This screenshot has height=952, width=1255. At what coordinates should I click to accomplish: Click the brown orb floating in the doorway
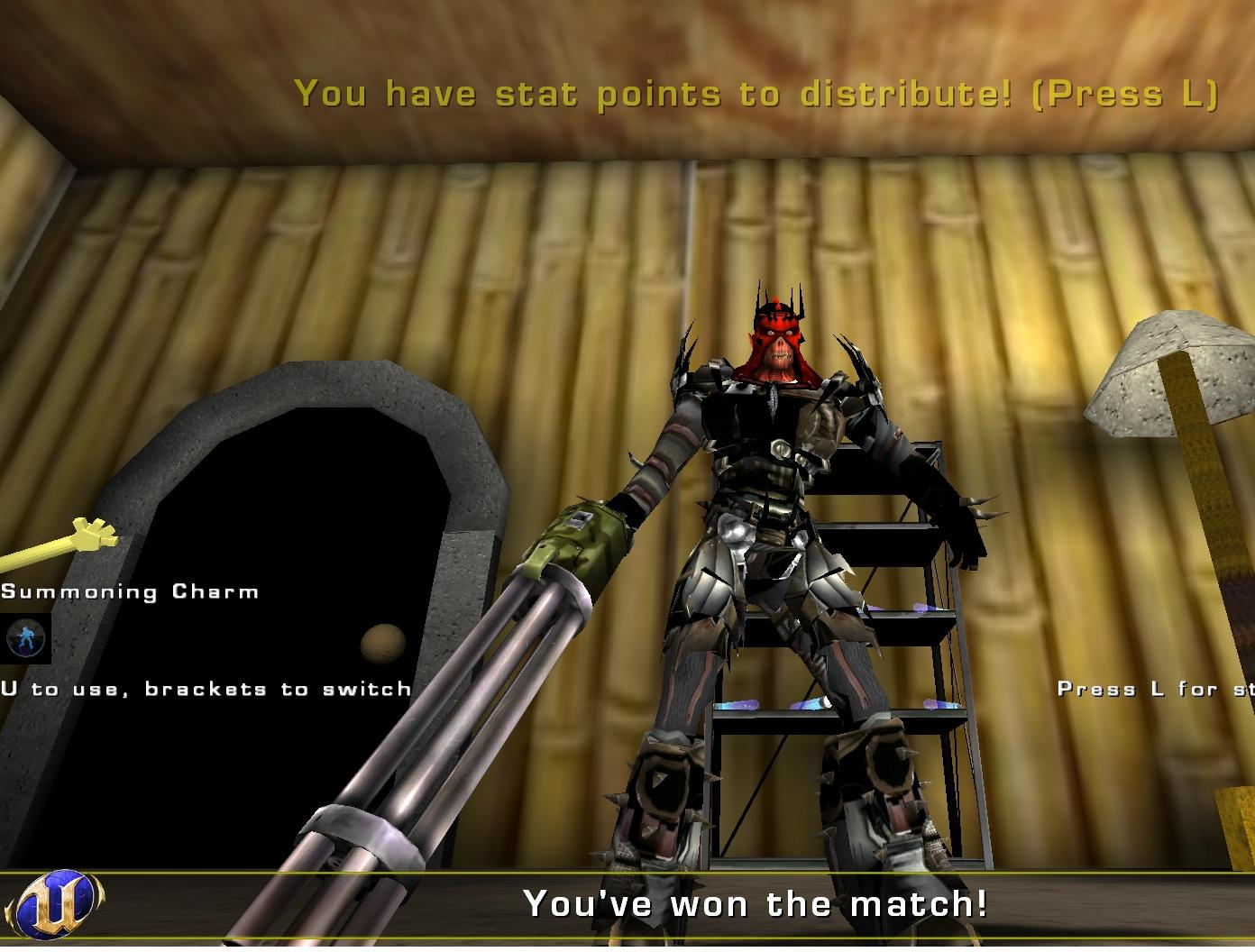click(x=382, y=644)
